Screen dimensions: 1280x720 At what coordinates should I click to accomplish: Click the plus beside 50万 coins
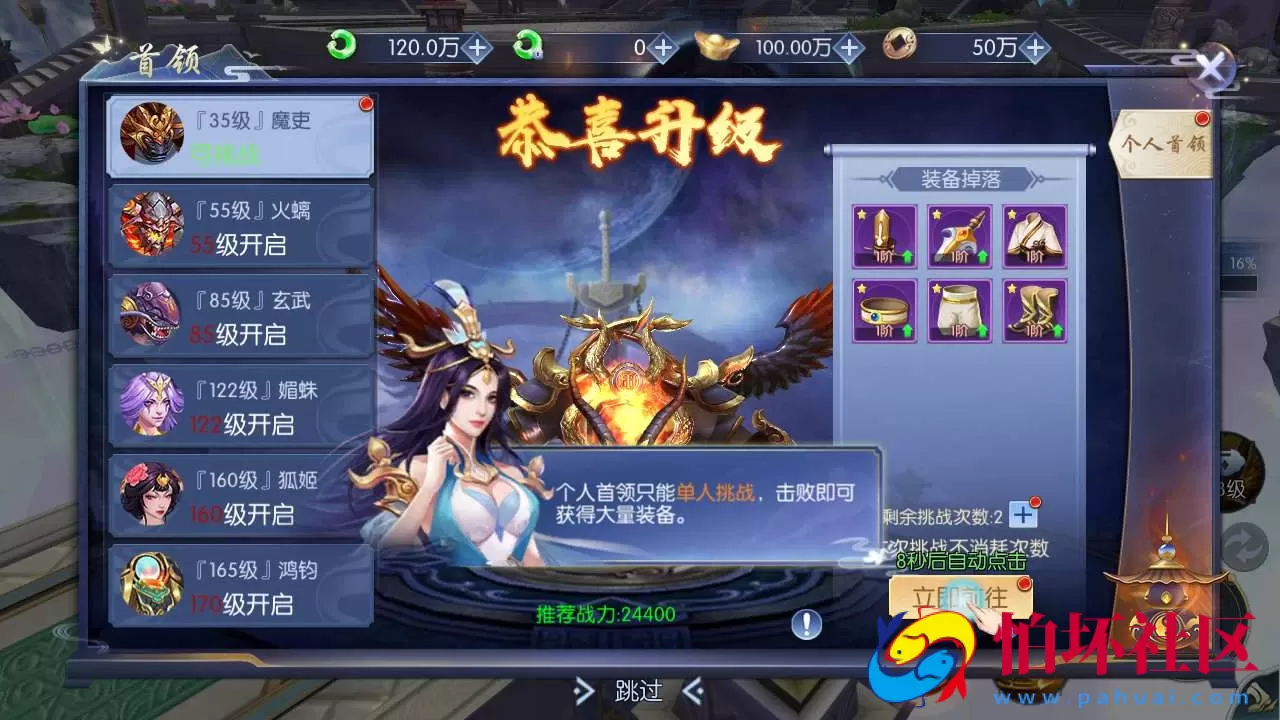(1037, 45)
